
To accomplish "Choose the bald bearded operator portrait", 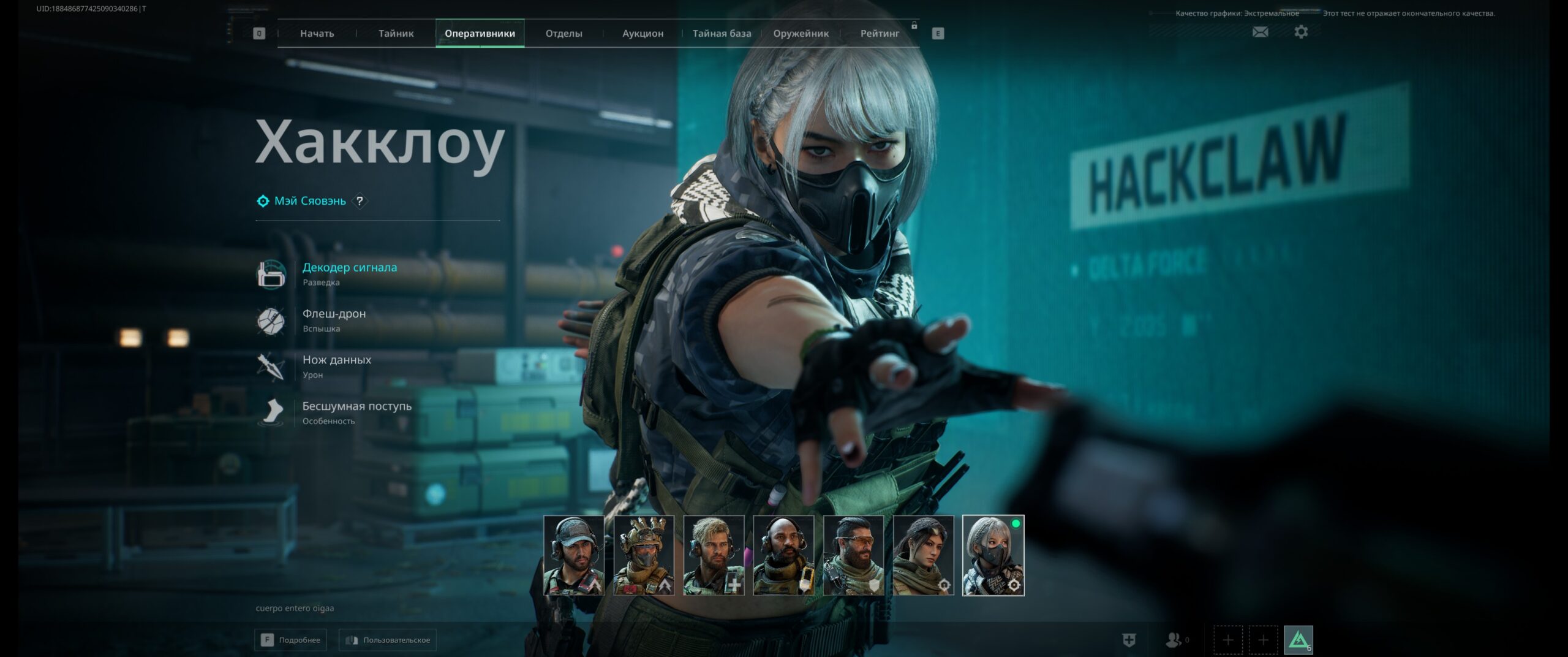I will coord(783,555).
